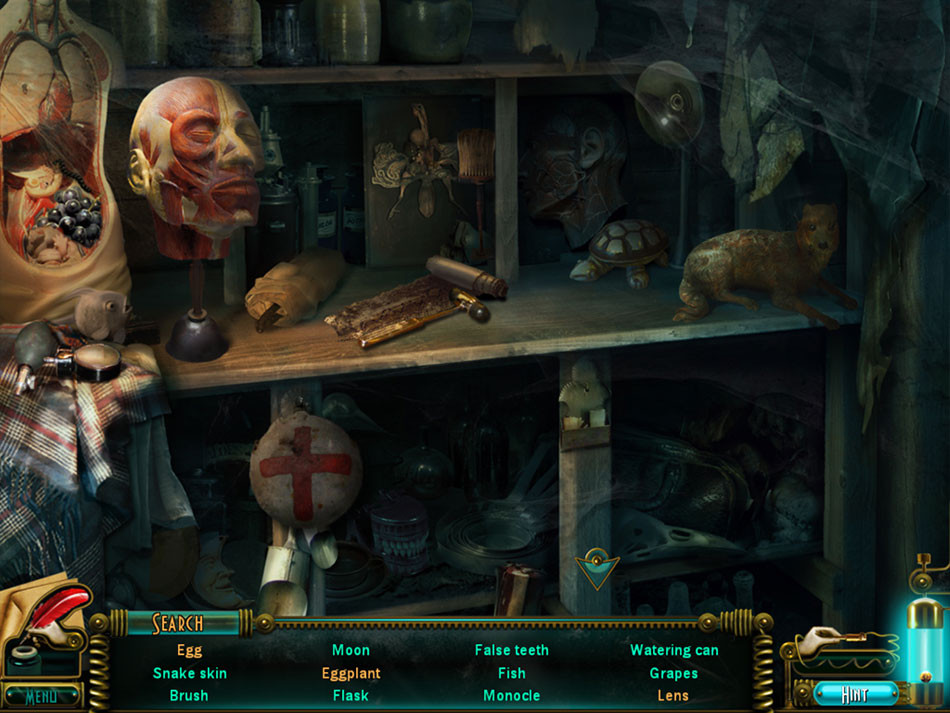This screenshot has width=950, height=713.
Task: Use the Hint button
Action: 854,693
